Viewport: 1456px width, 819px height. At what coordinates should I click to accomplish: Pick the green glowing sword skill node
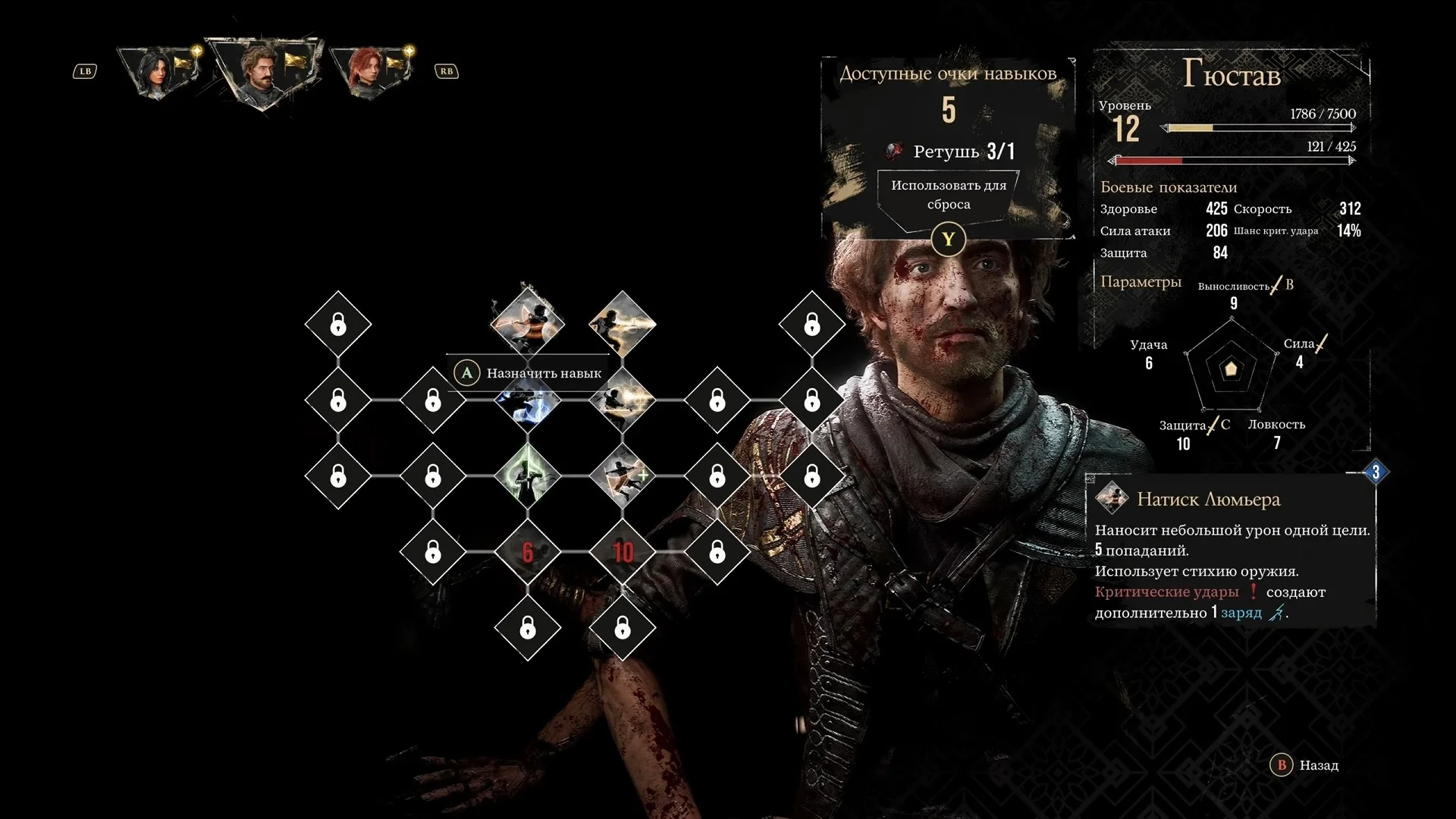pos(528,475)
